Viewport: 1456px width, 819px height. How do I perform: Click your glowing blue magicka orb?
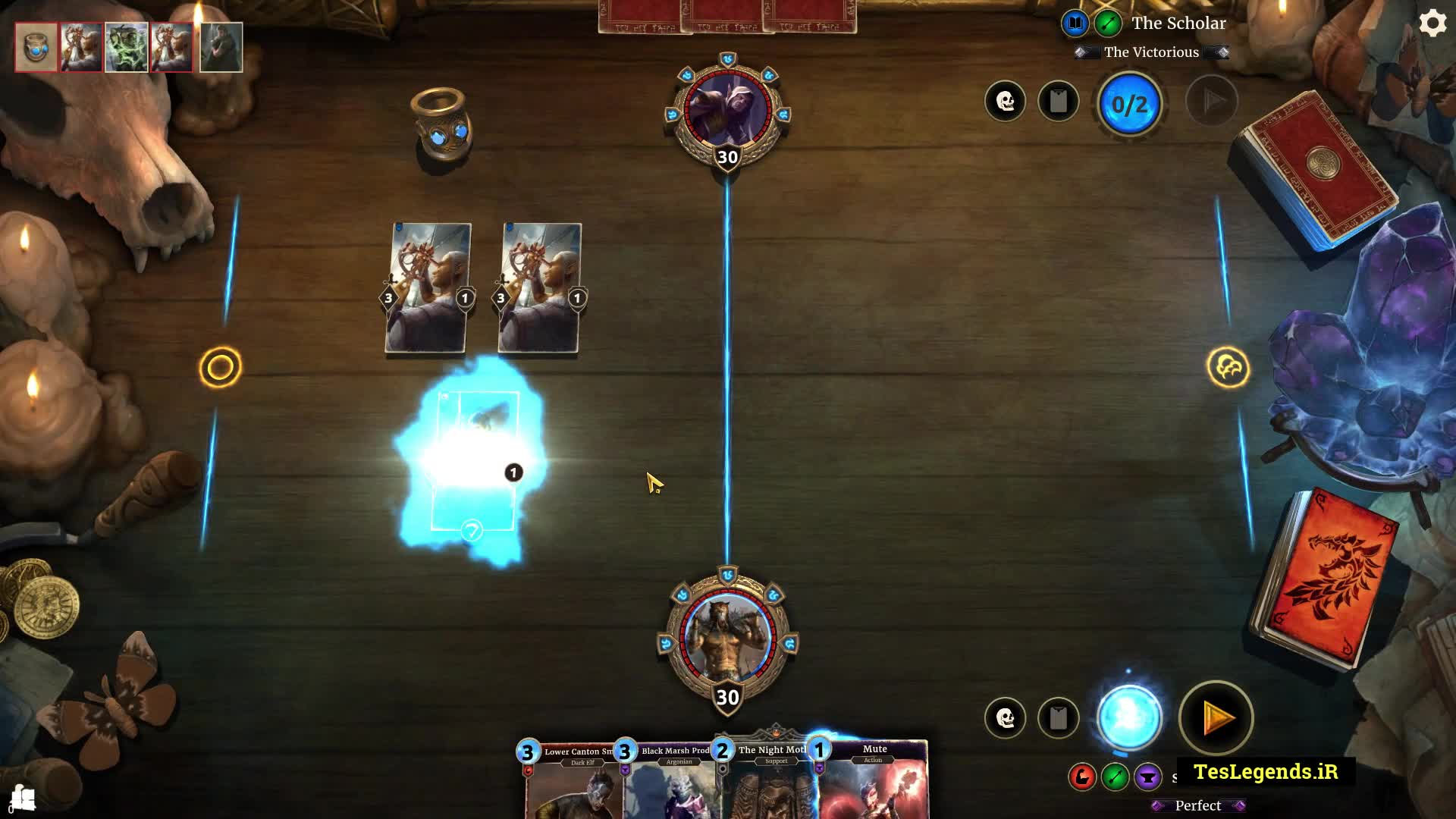click(1129, 717)
